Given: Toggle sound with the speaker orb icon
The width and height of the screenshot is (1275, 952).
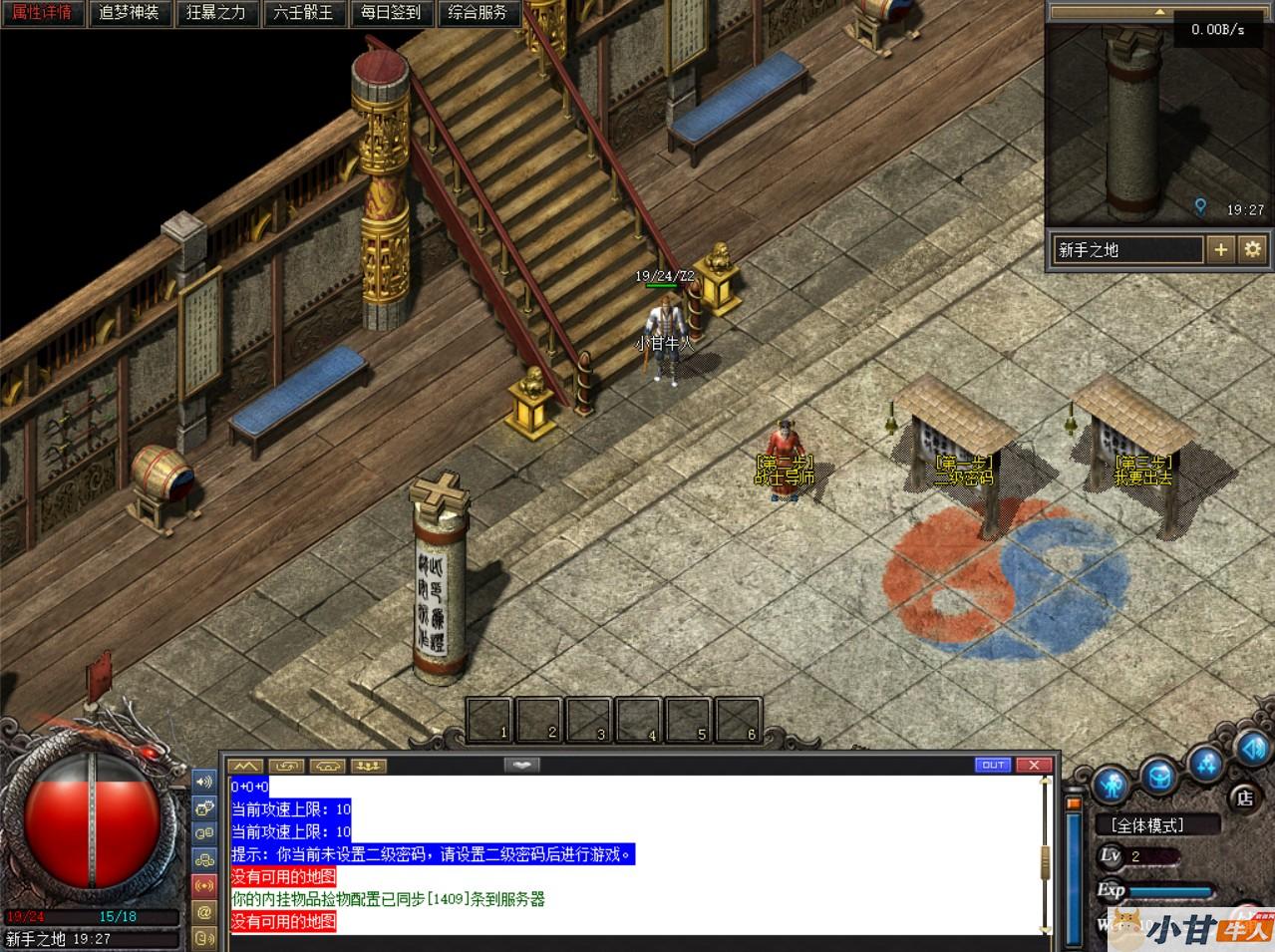Looking at the screenshot, I should [1251, 748].
